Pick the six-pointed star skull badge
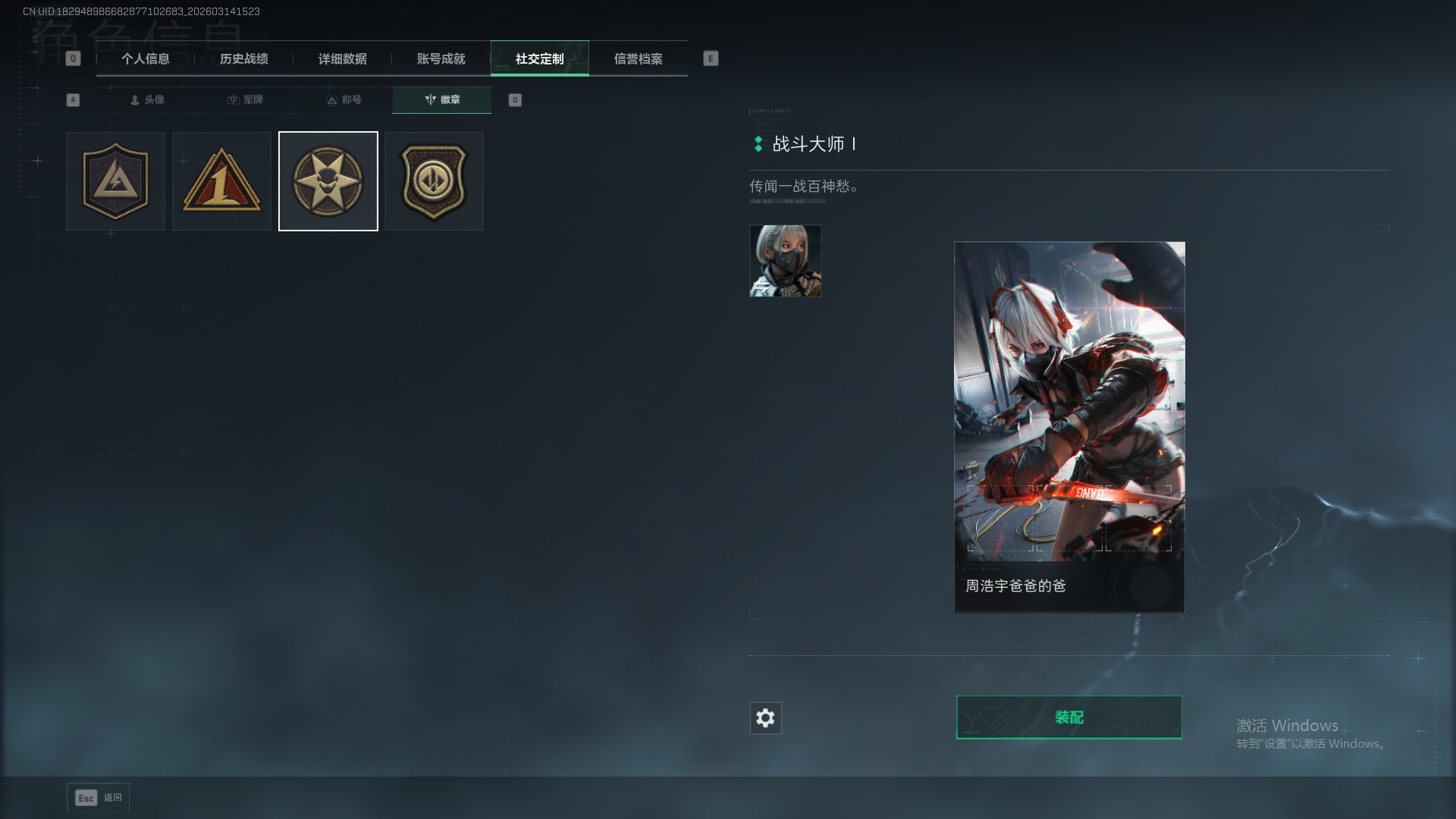Image resolution: width=1456 pixels, height=819 pixels. [328, 181]
